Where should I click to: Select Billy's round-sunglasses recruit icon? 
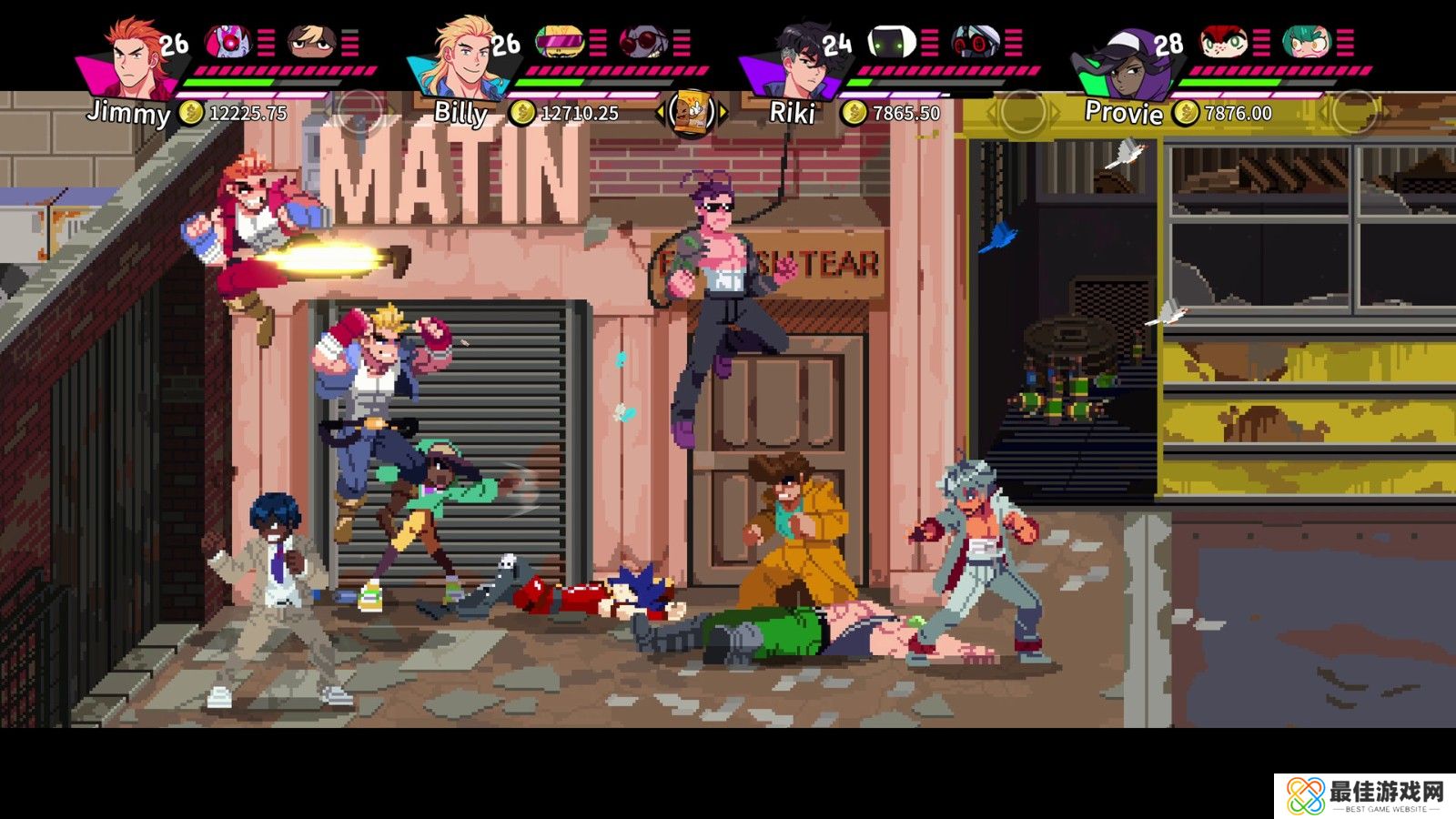[642, 41]
